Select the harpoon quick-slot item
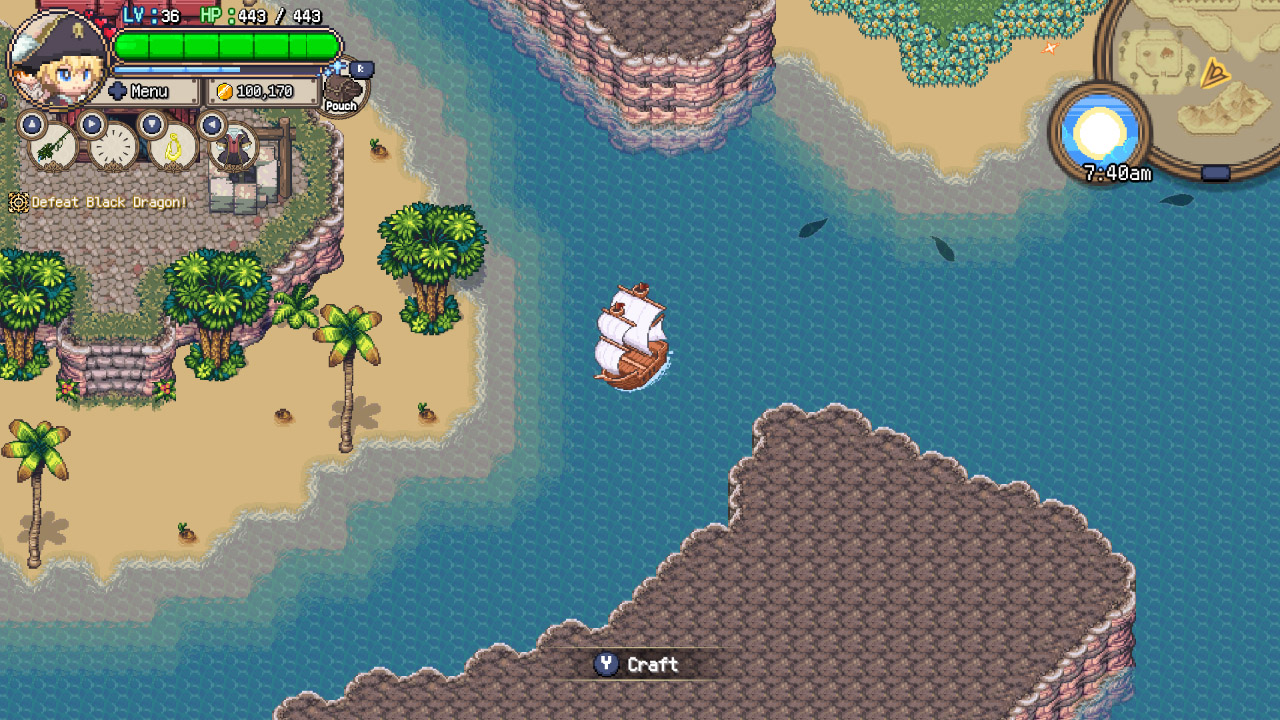 [50, 148]
